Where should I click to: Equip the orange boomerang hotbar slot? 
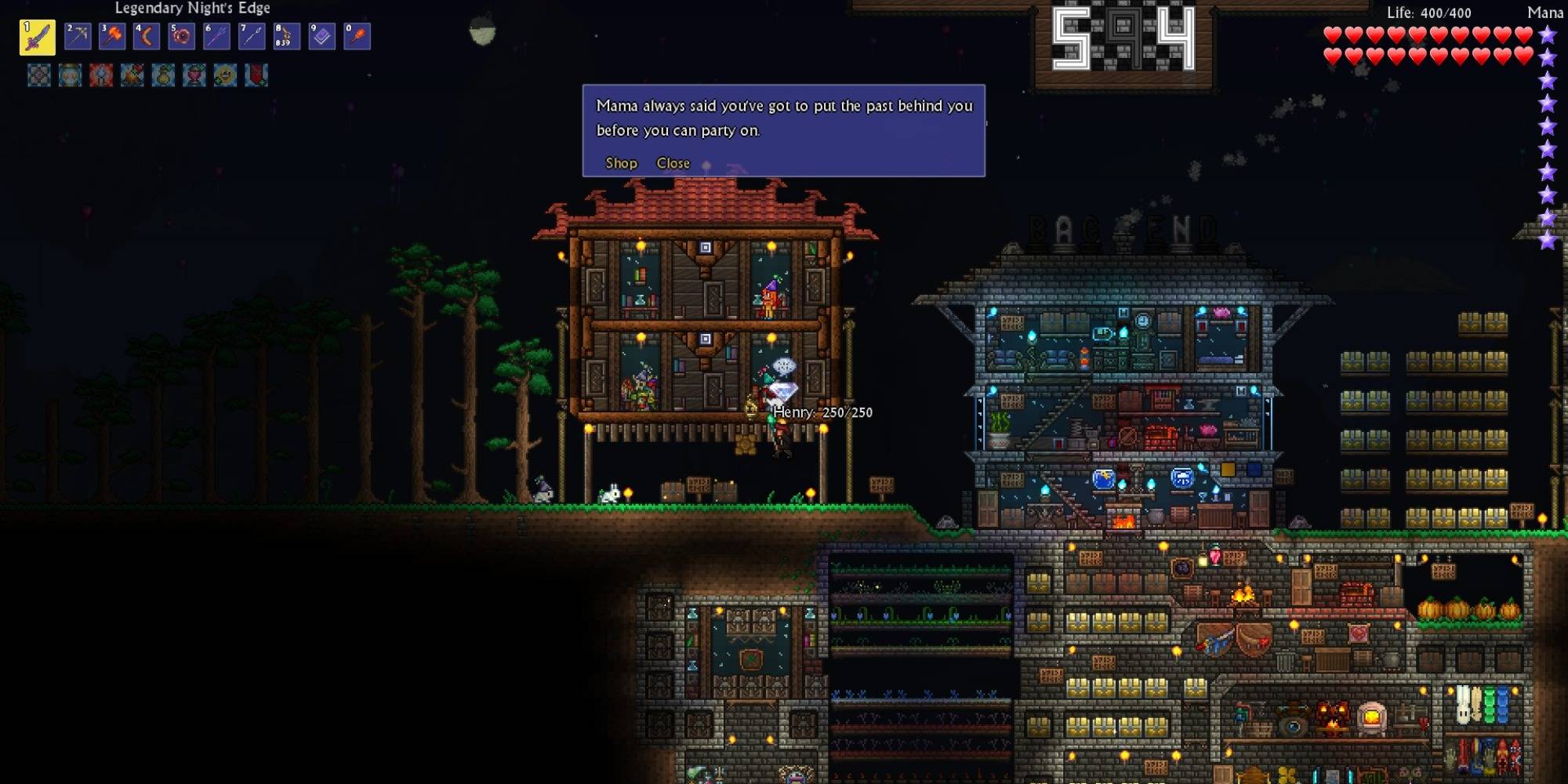tap(147, 36)
